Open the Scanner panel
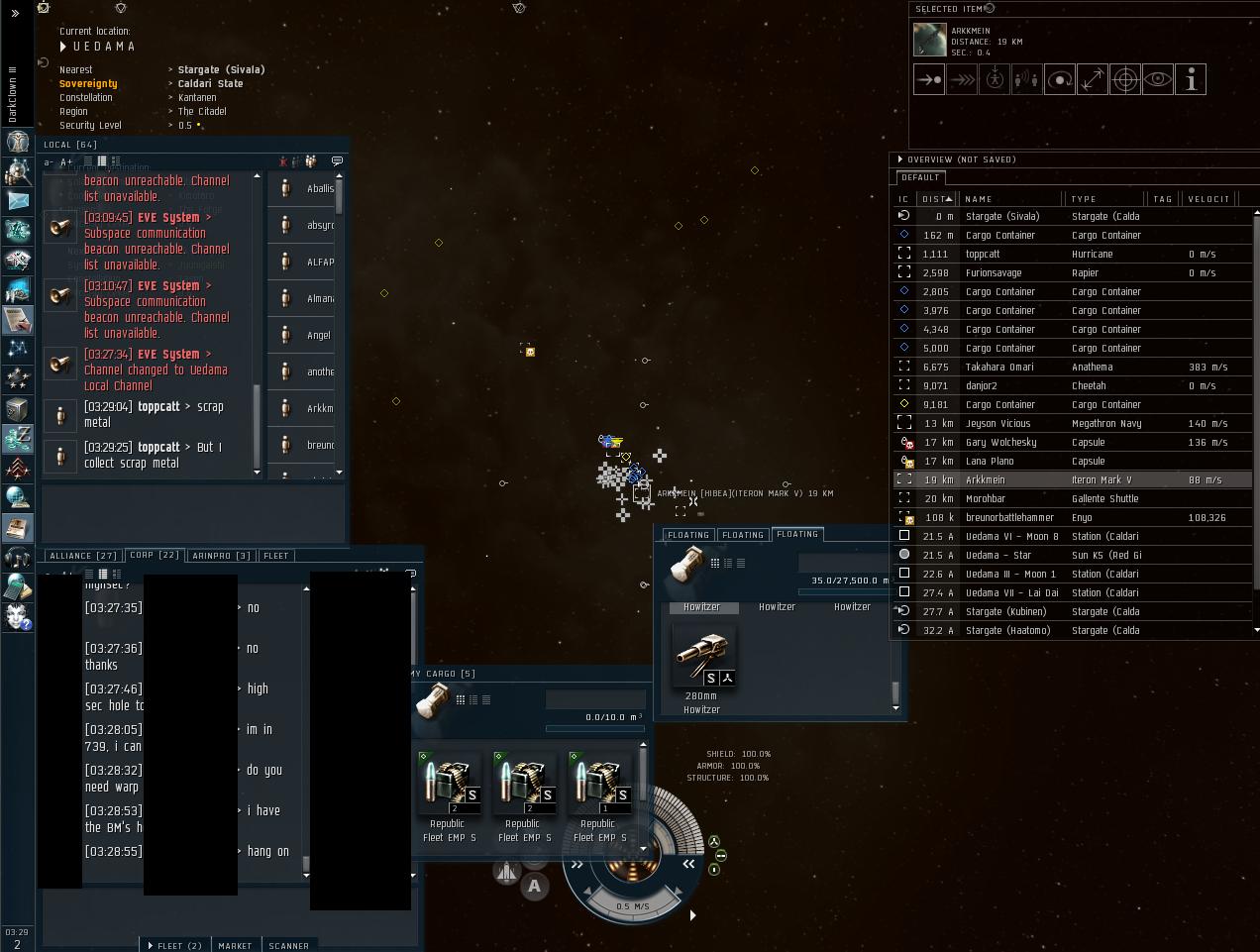 (288, 945)
